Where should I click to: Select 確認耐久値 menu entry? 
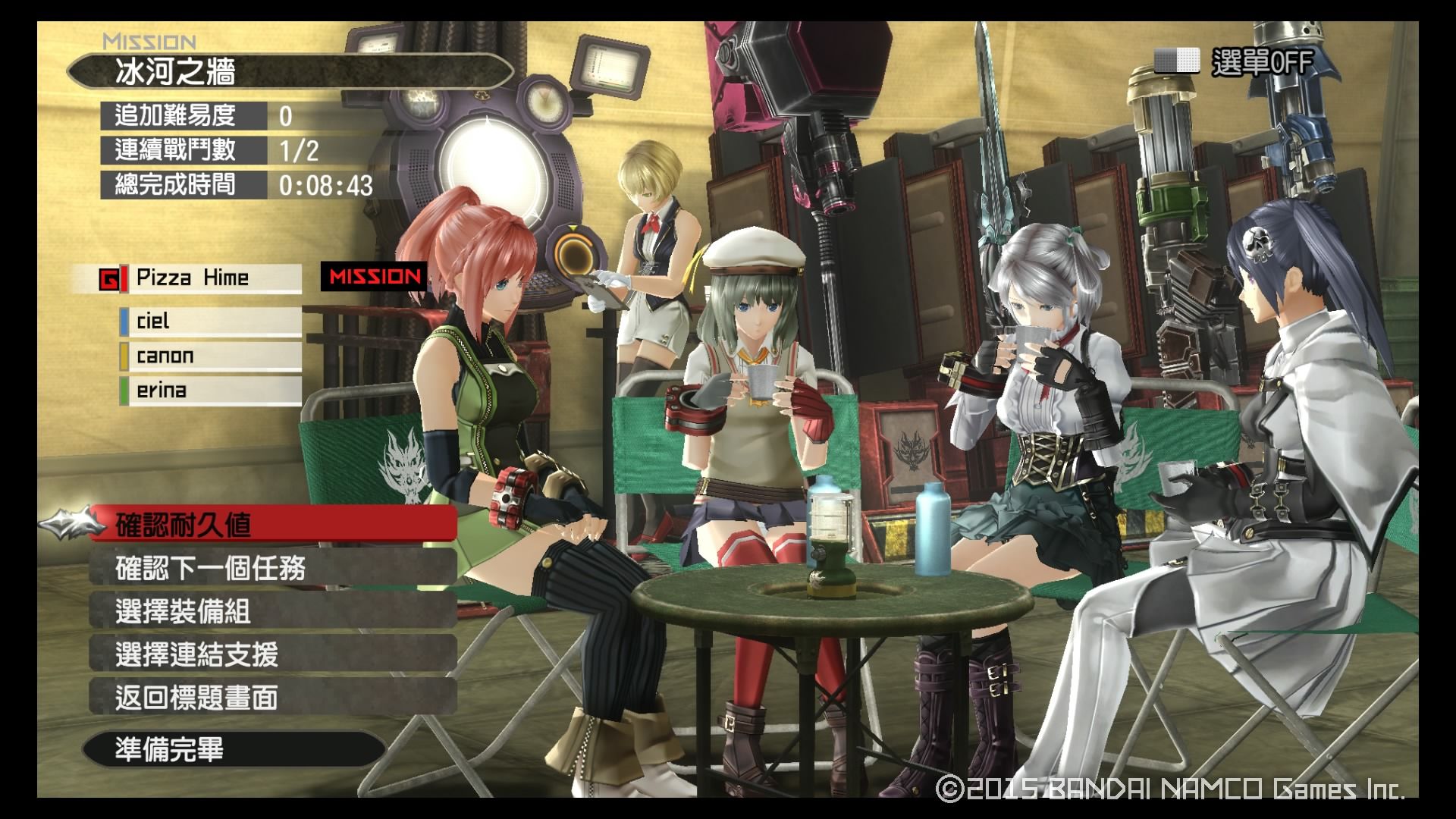[273, 525]
